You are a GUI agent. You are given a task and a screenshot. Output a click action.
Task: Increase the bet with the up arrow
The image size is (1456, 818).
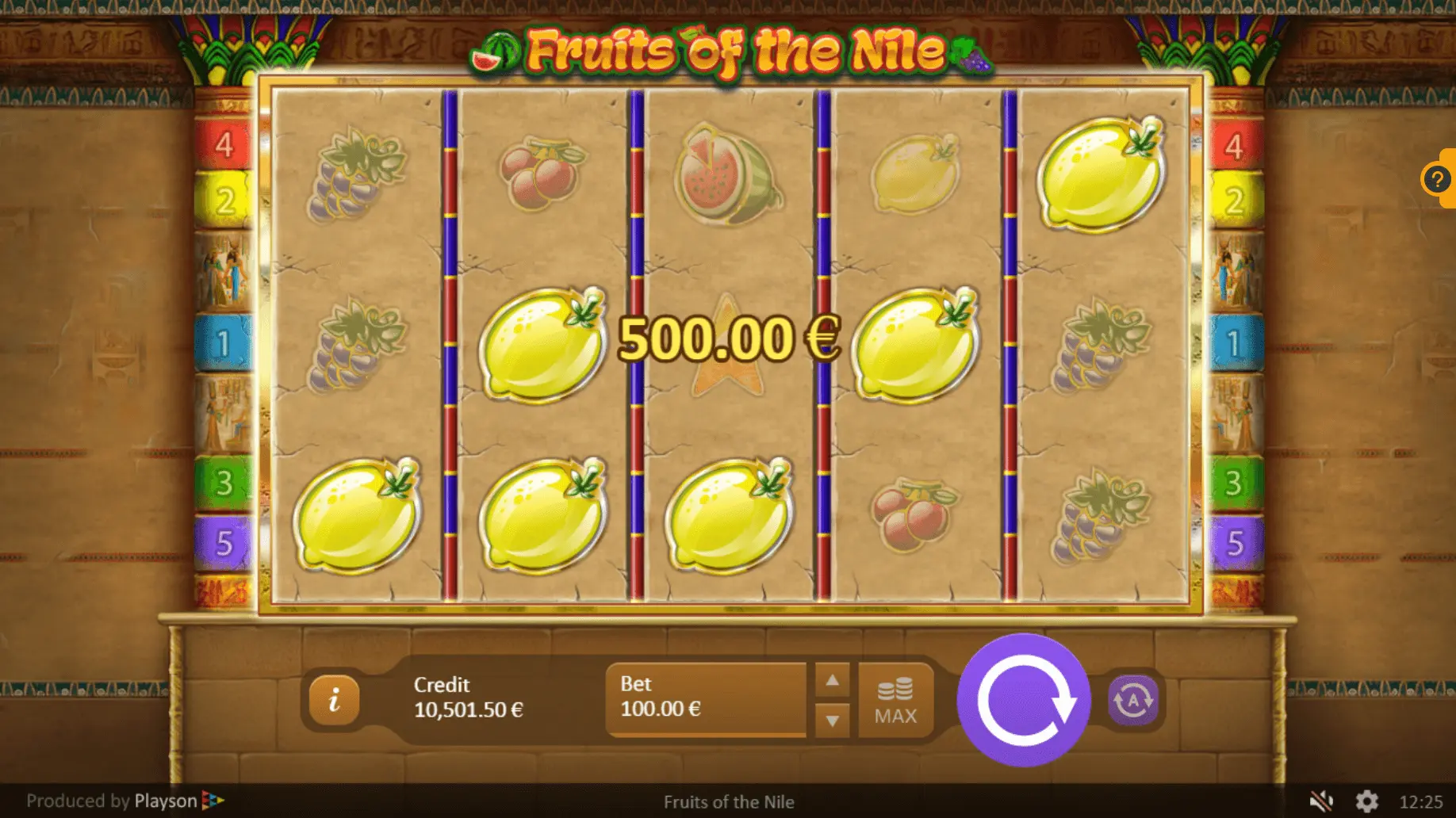[832, 681]
